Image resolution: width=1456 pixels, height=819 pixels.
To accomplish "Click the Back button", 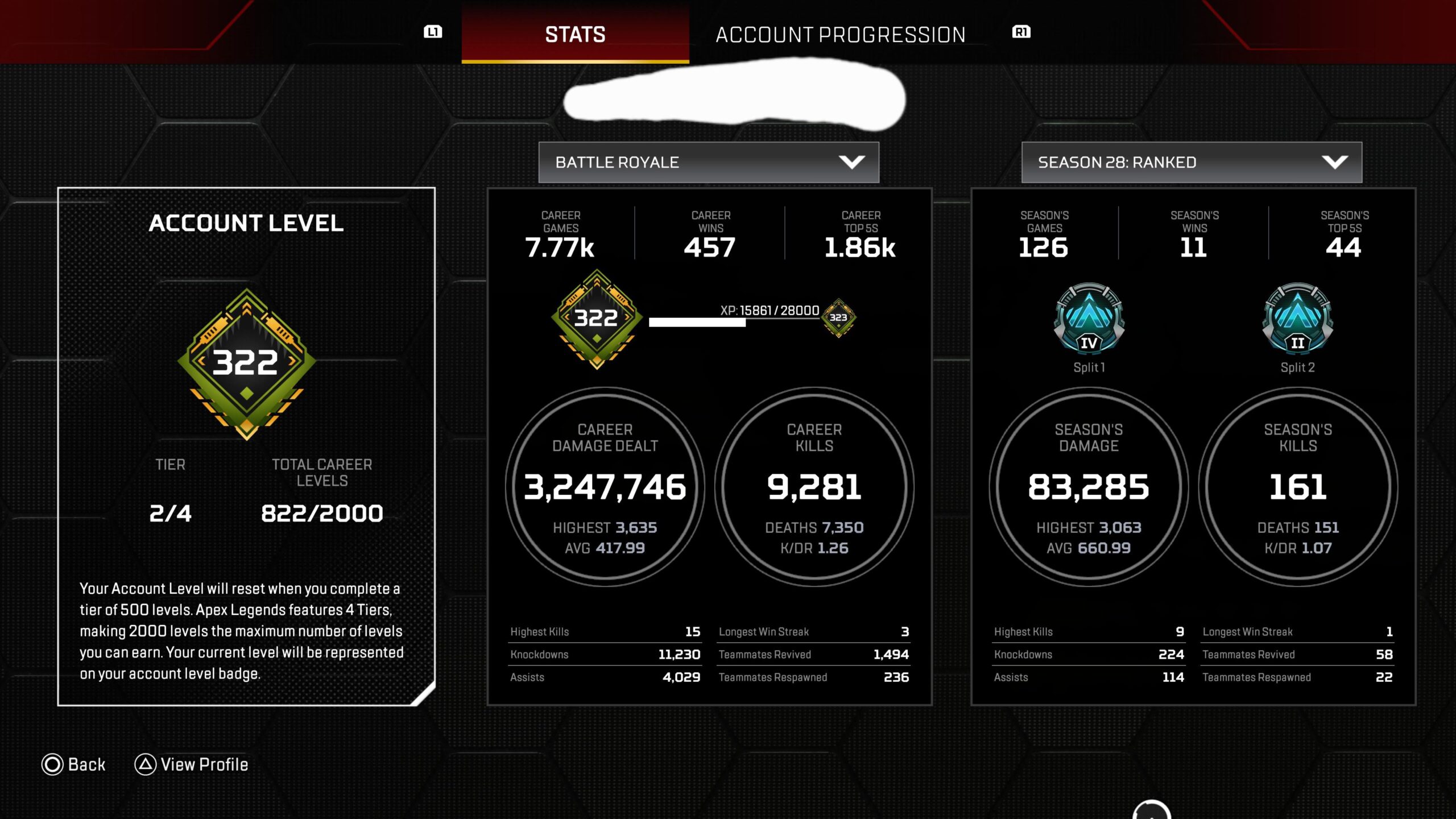I will (x=74, y=764).
